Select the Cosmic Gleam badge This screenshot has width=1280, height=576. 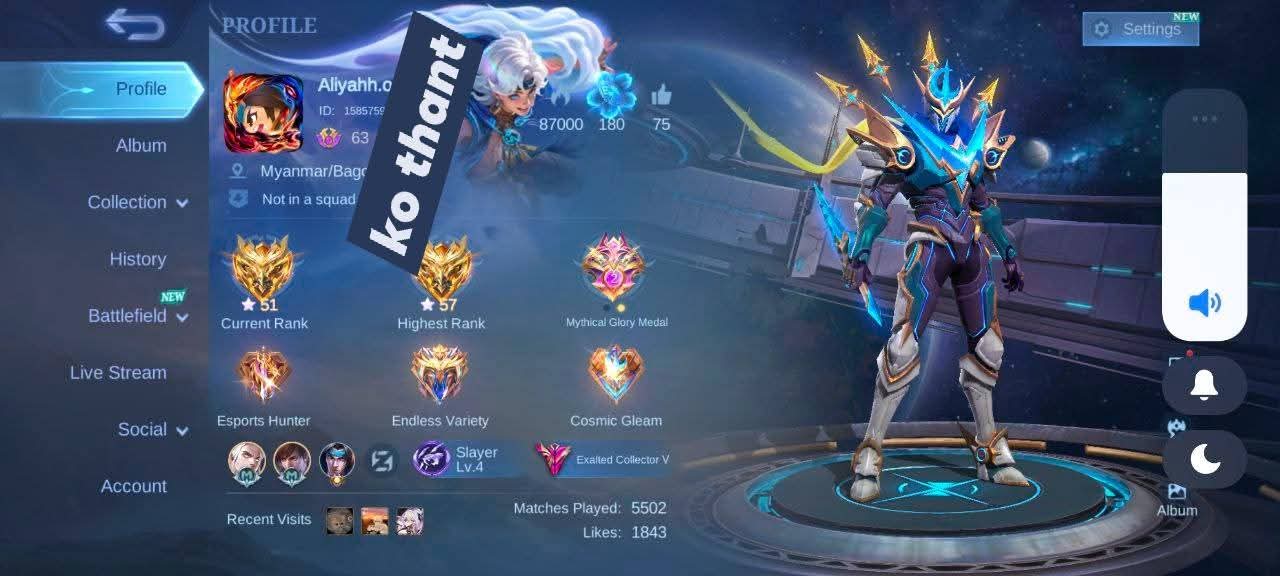615,374
